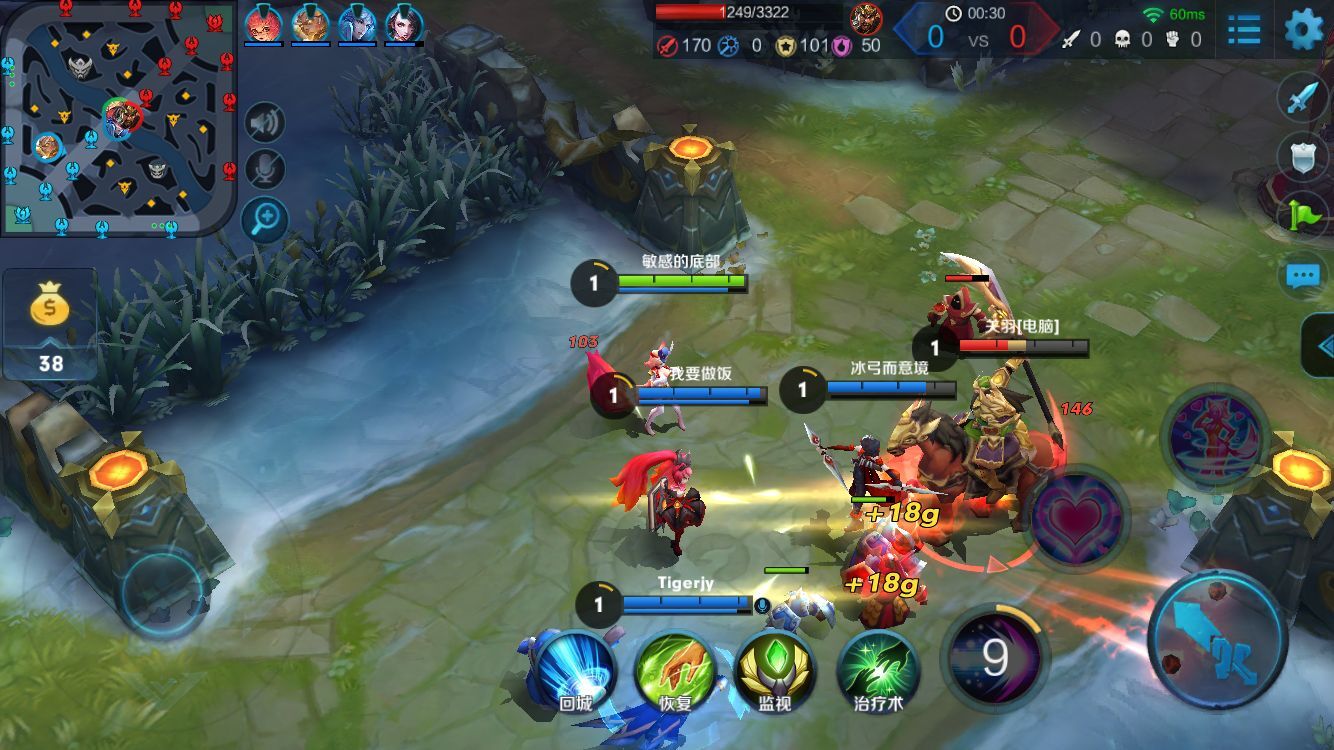This screenshot has width=1334, height=750.
Task: Open the scoreboard list icon
Action: [1244, 30]
